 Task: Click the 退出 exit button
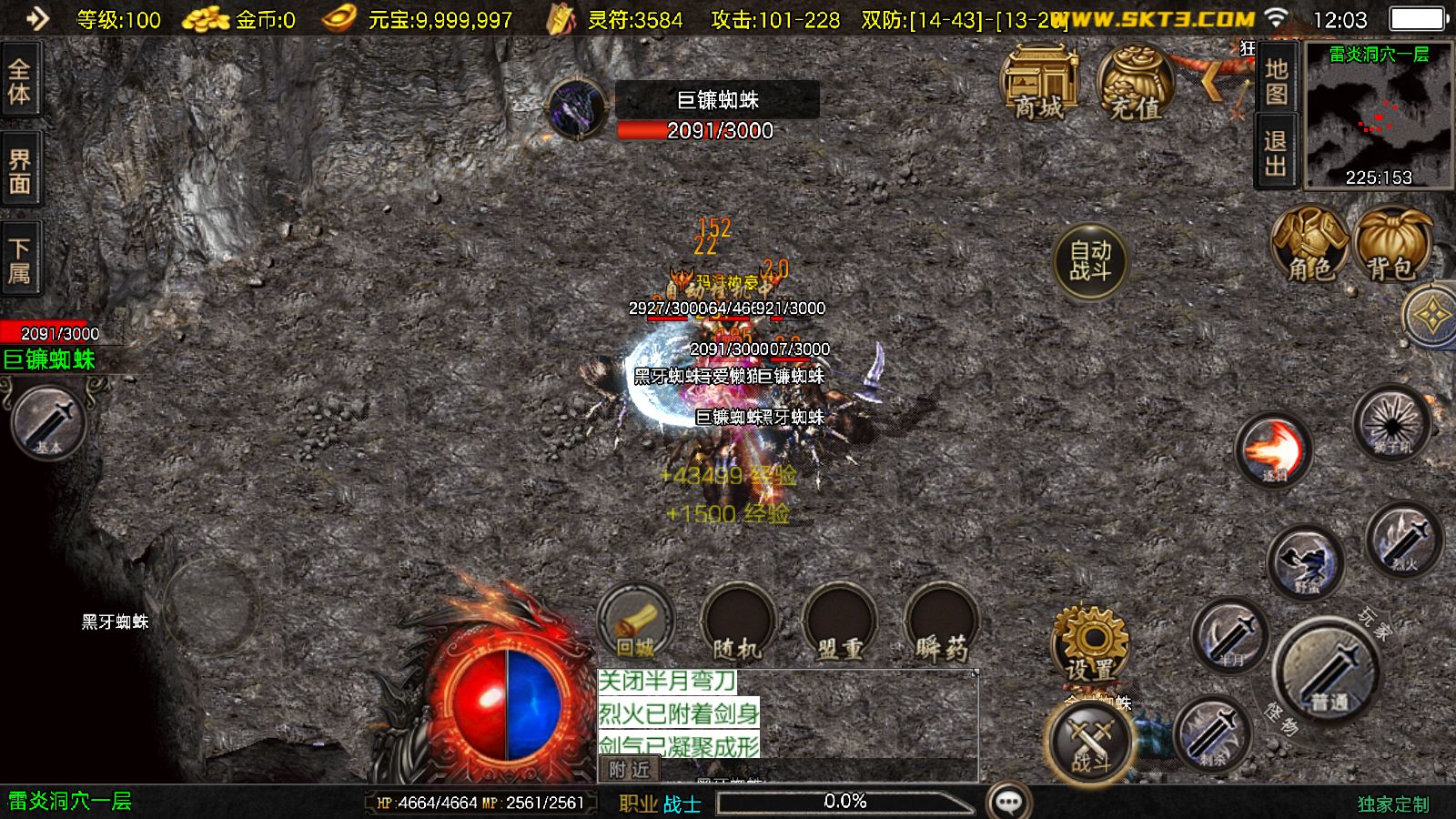pyautogui.click(x=1275, y=152)
